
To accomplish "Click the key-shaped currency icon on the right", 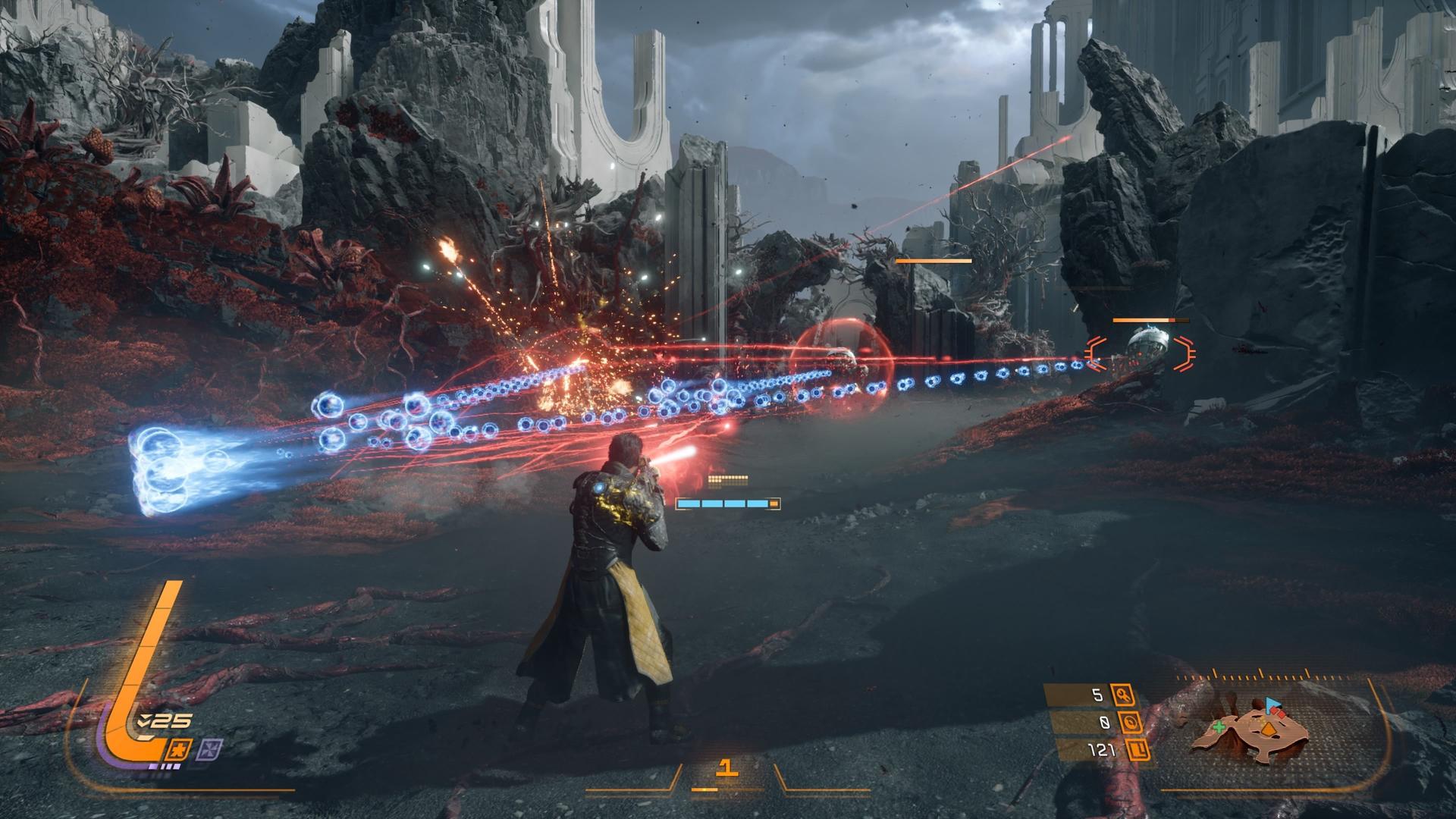I will pyautogui.click(x=1125, y=695).
